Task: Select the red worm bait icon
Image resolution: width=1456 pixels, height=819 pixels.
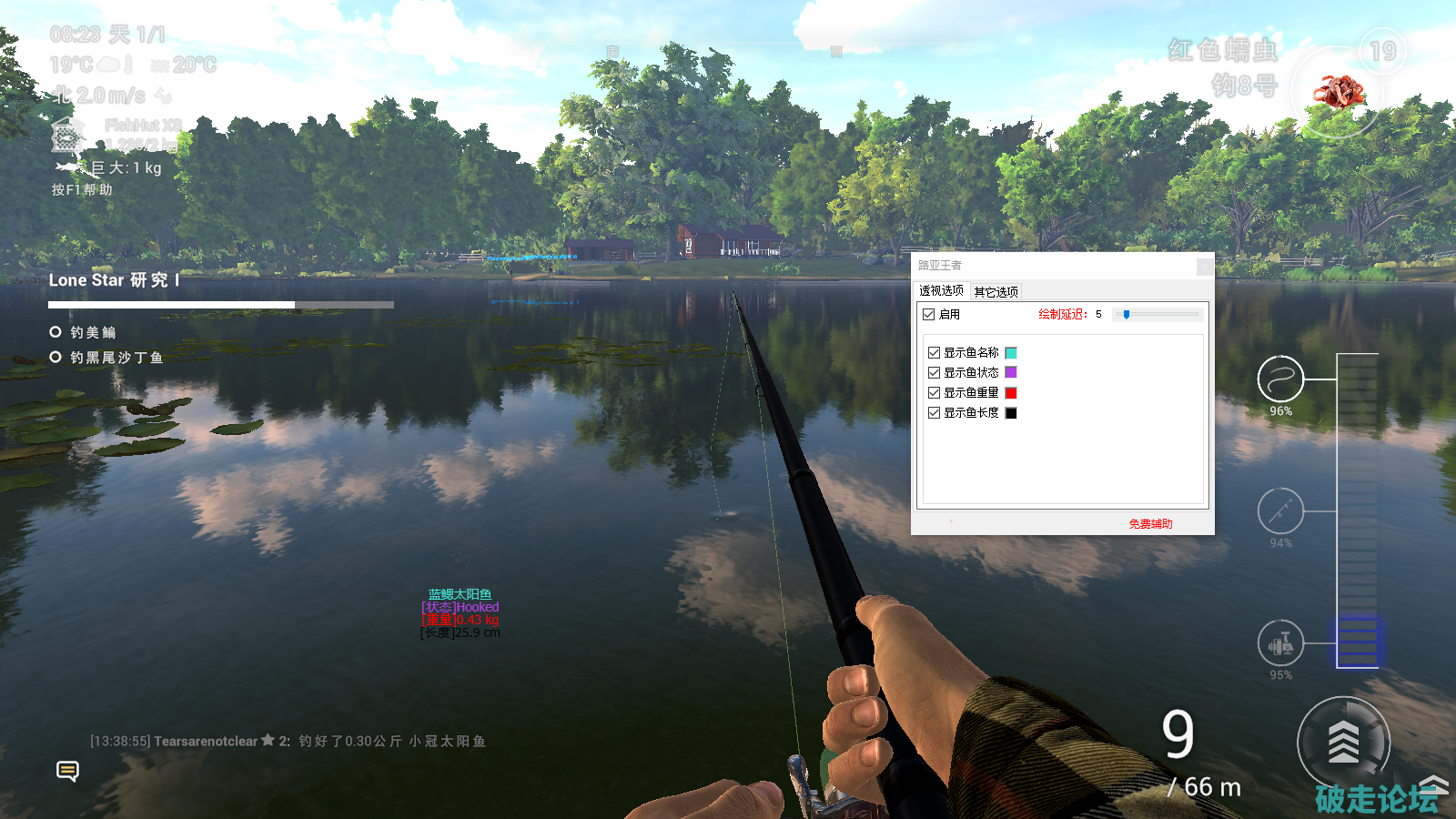Action: pyautogui.click(x=1337, y=92)
